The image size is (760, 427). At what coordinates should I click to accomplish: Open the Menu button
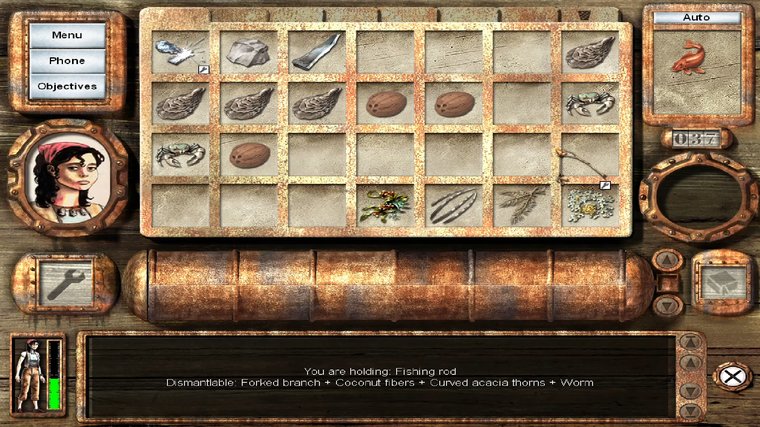point(67,35)
